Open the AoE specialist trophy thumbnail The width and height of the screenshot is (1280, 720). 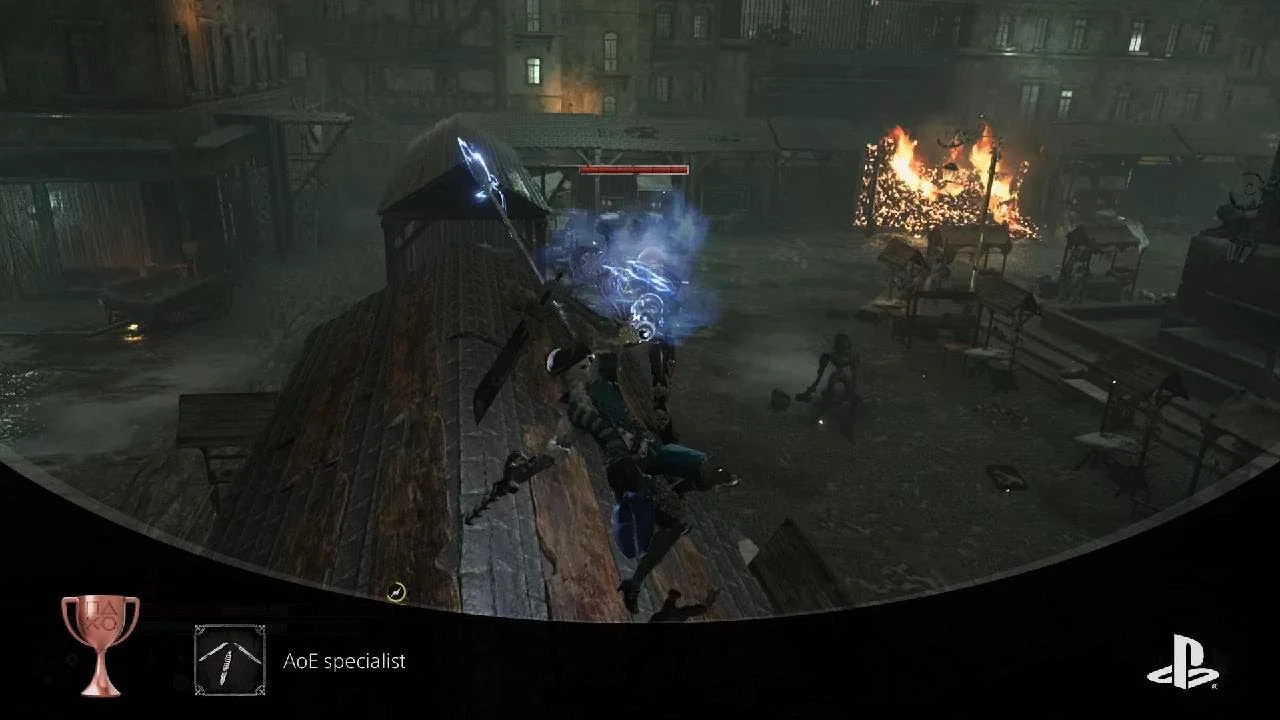(x=230, y=660)
